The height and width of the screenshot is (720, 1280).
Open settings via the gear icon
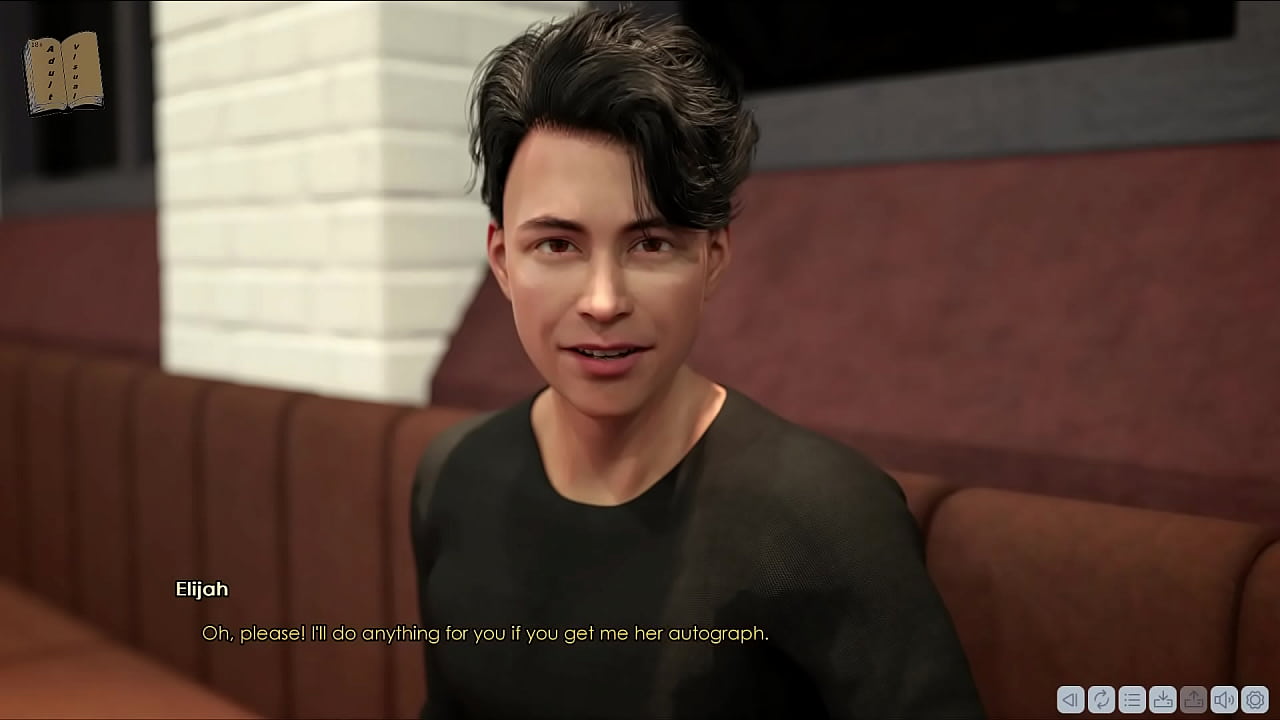1255,700
